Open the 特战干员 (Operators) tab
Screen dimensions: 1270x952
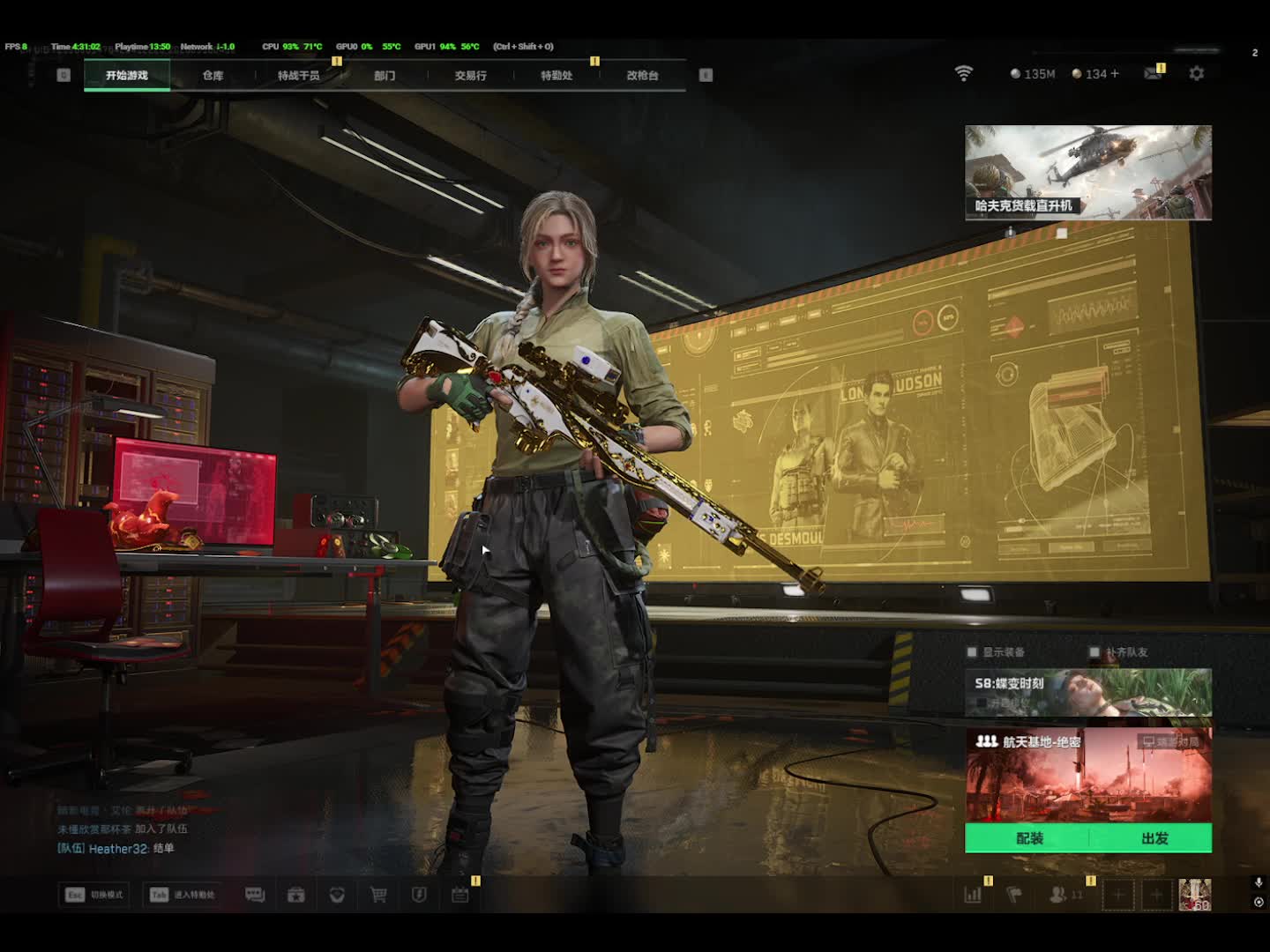(298, 76)
